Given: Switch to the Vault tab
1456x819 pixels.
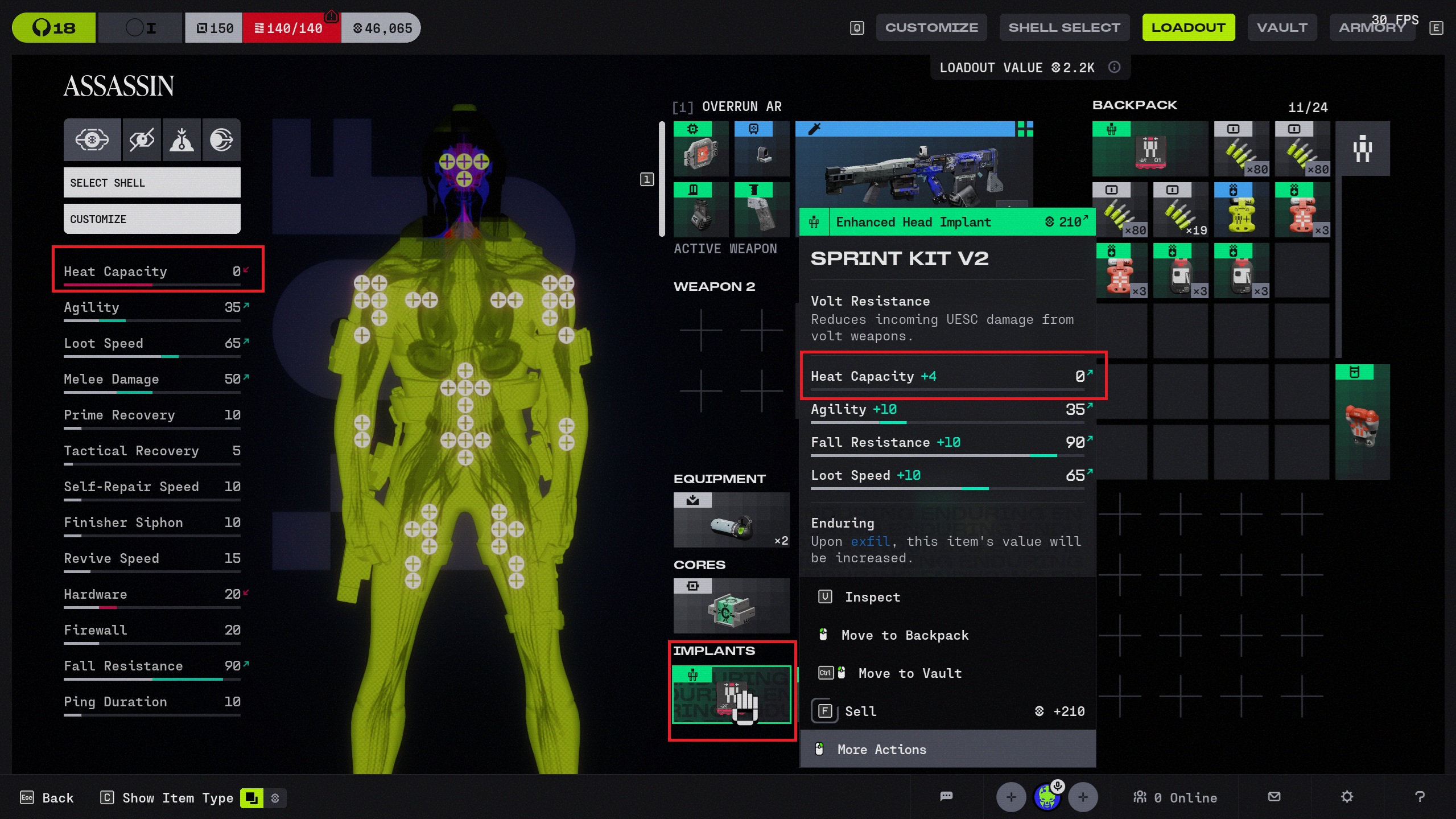Looking at the screenshot, I should coord(1281,27).
